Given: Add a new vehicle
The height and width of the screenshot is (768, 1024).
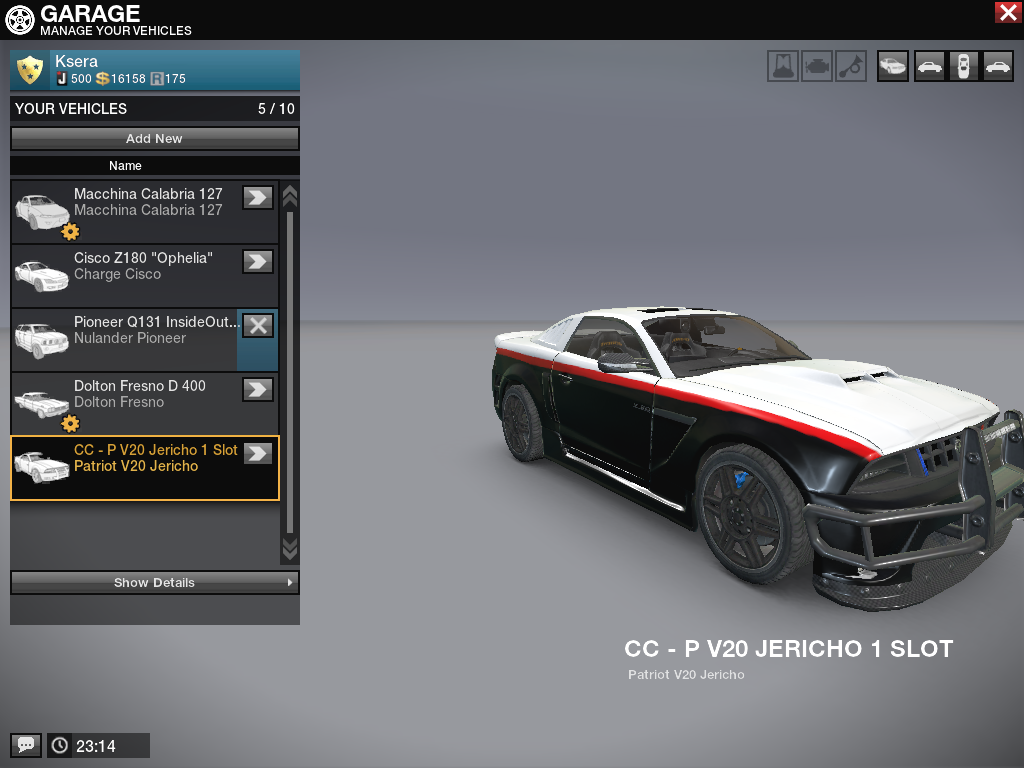Looking at the screenshot, I should click(x=154, y=139).
